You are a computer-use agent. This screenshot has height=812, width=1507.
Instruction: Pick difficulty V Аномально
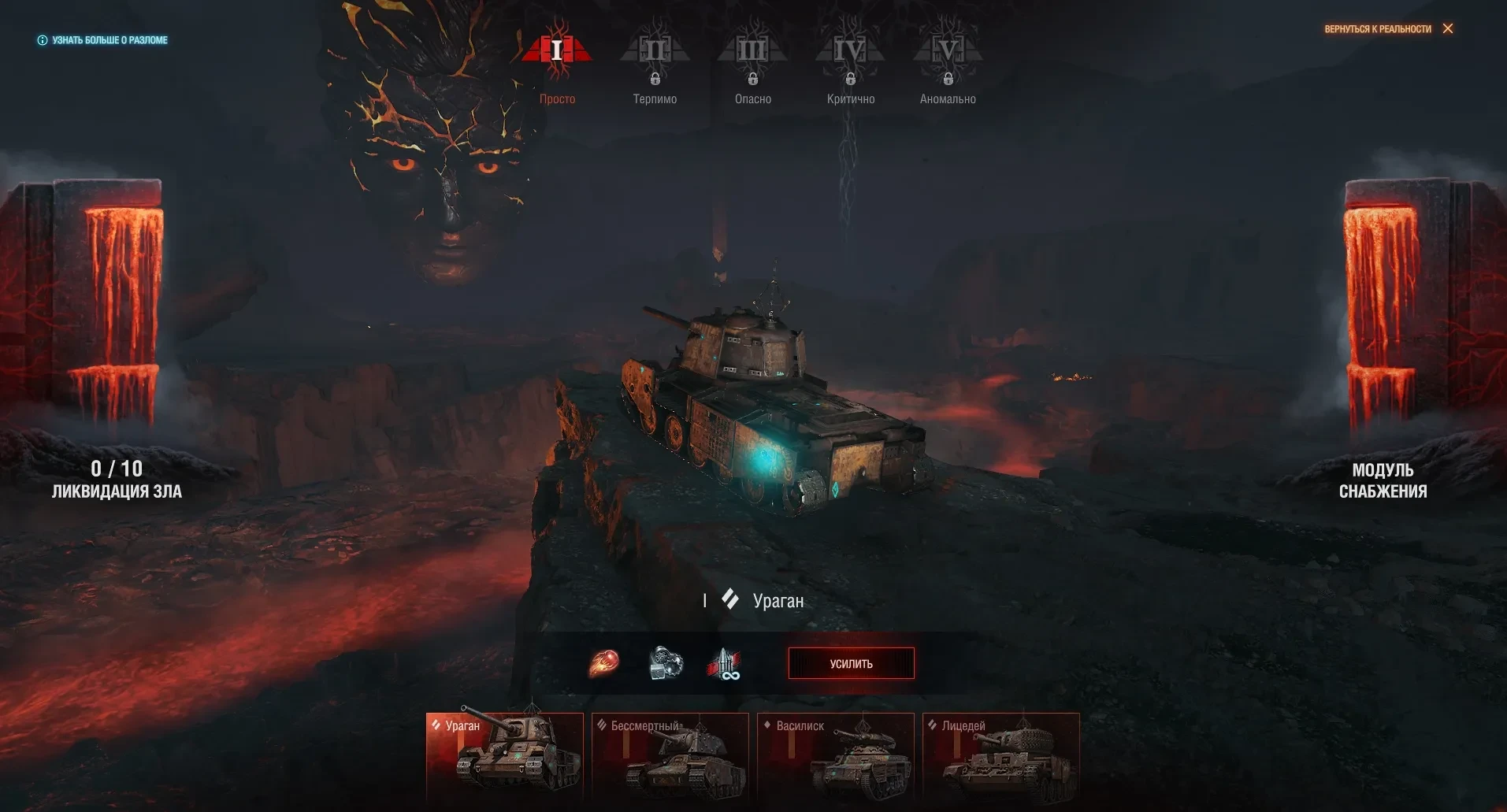948,61
